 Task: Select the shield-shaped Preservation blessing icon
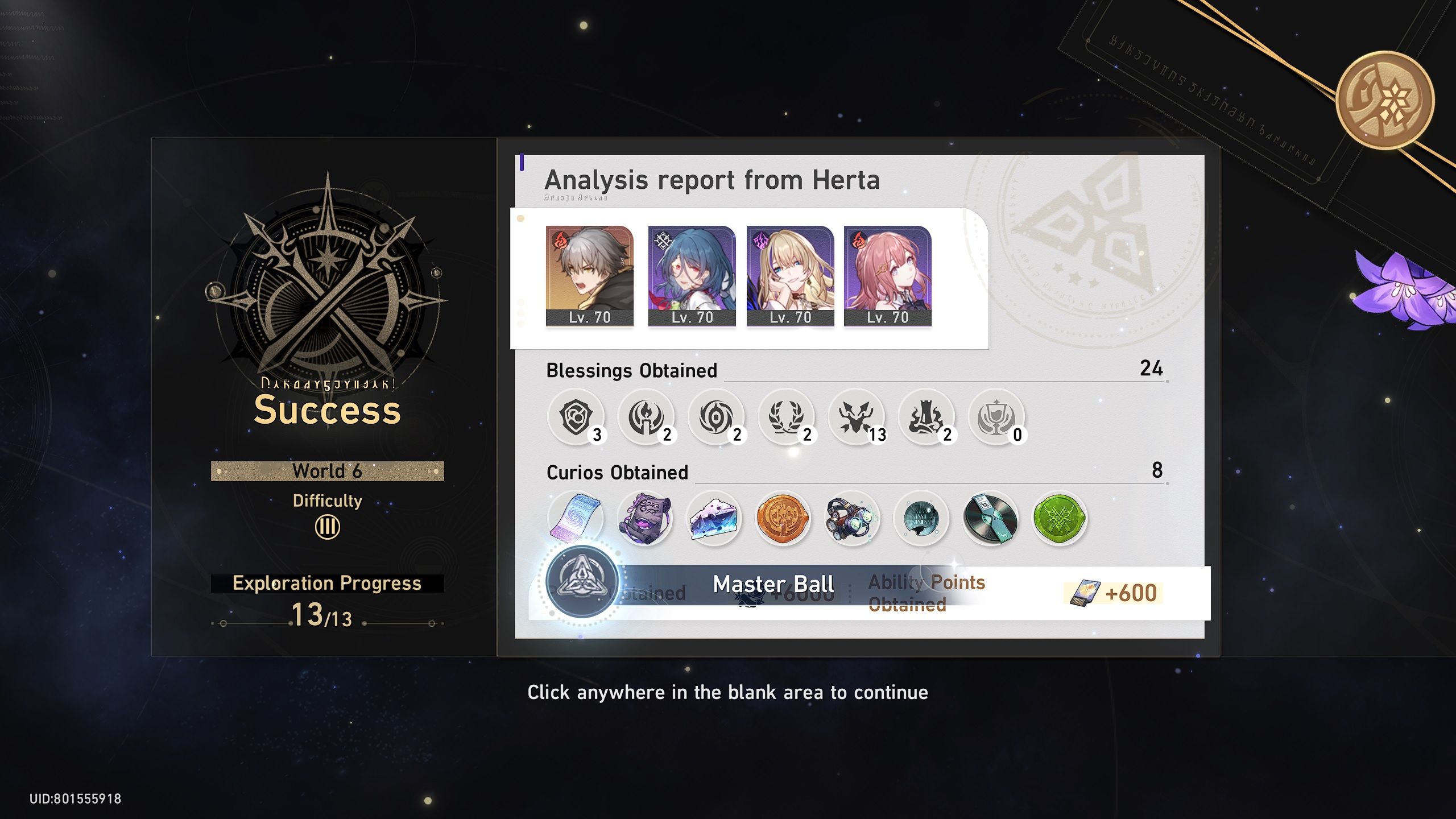(576, 418)
